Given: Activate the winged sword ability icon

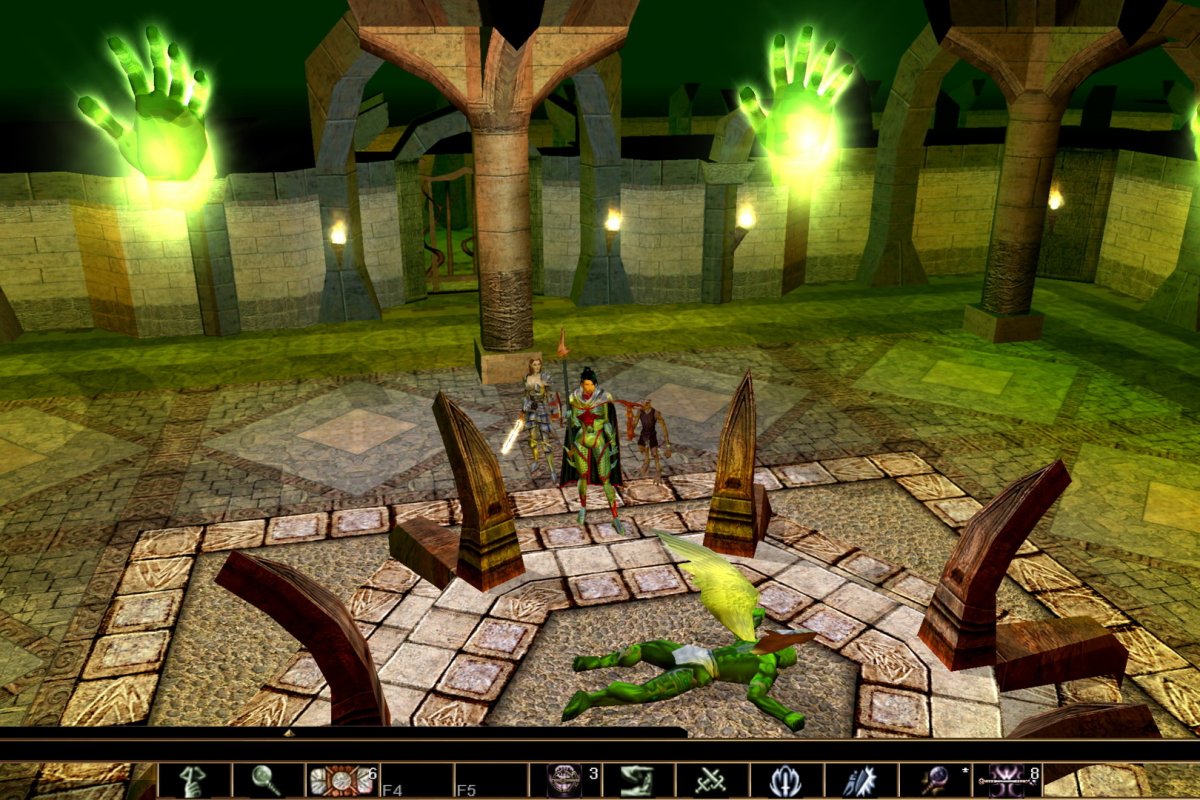Looking at the screenshot, I should pyautogui.click(x=786, y=780).
